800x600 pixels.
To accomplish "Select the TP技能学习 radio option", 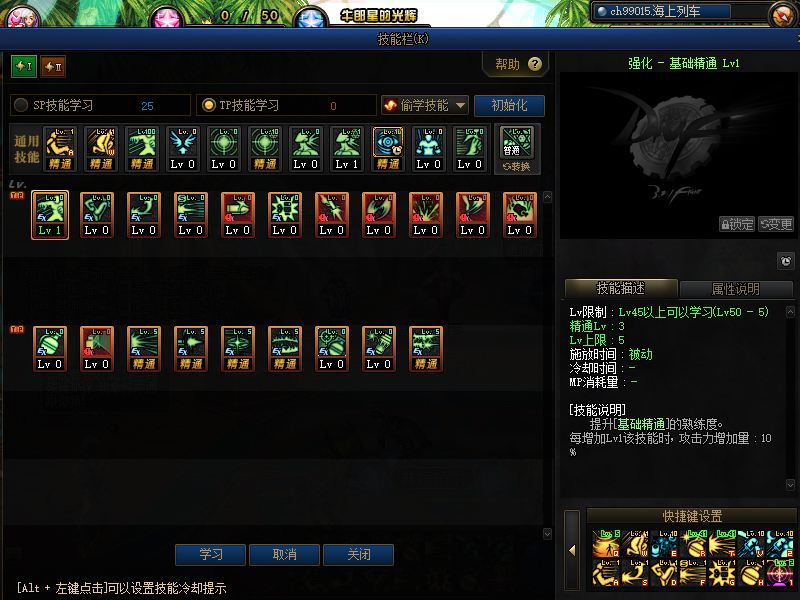I will coord(209,105).
